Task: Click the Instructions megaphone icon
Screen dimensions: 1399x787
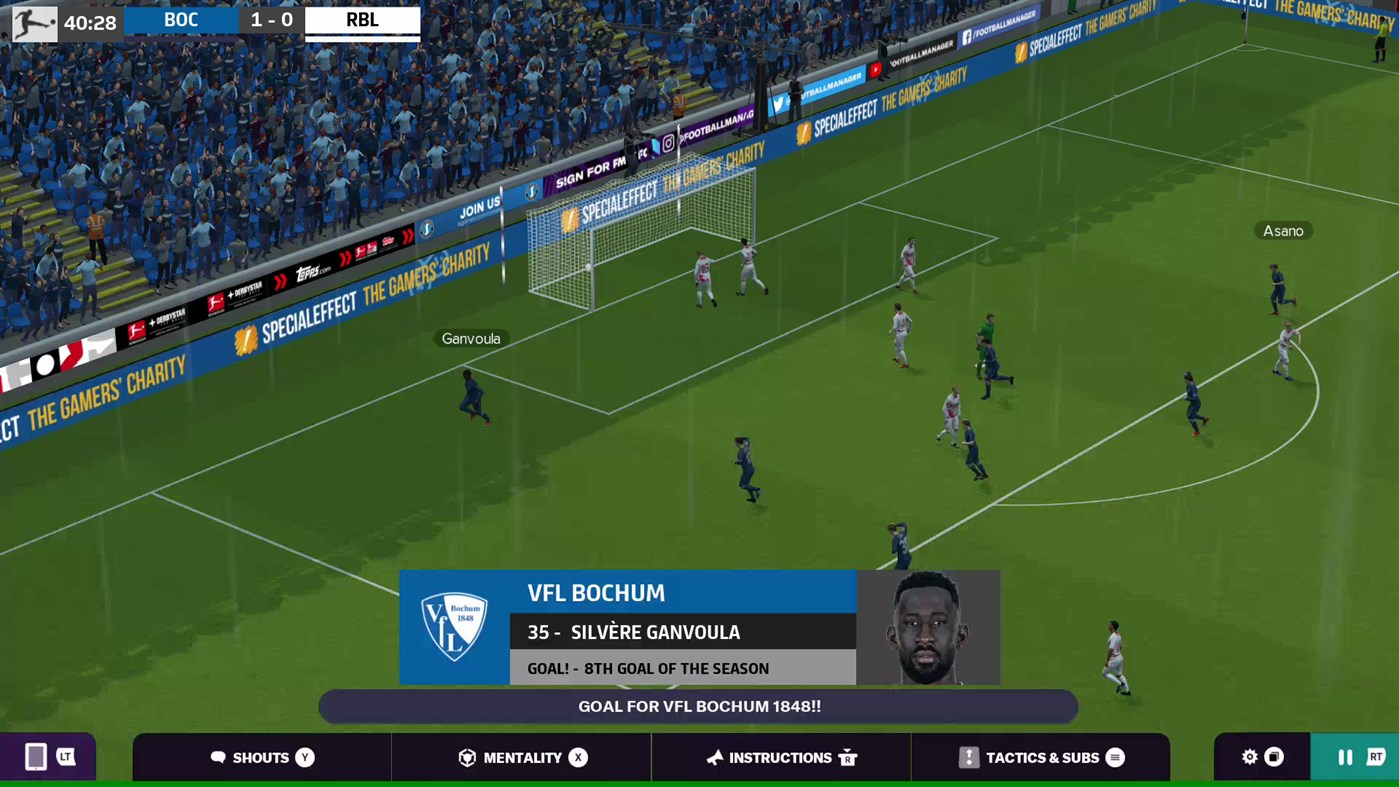Action: [714, 757]
